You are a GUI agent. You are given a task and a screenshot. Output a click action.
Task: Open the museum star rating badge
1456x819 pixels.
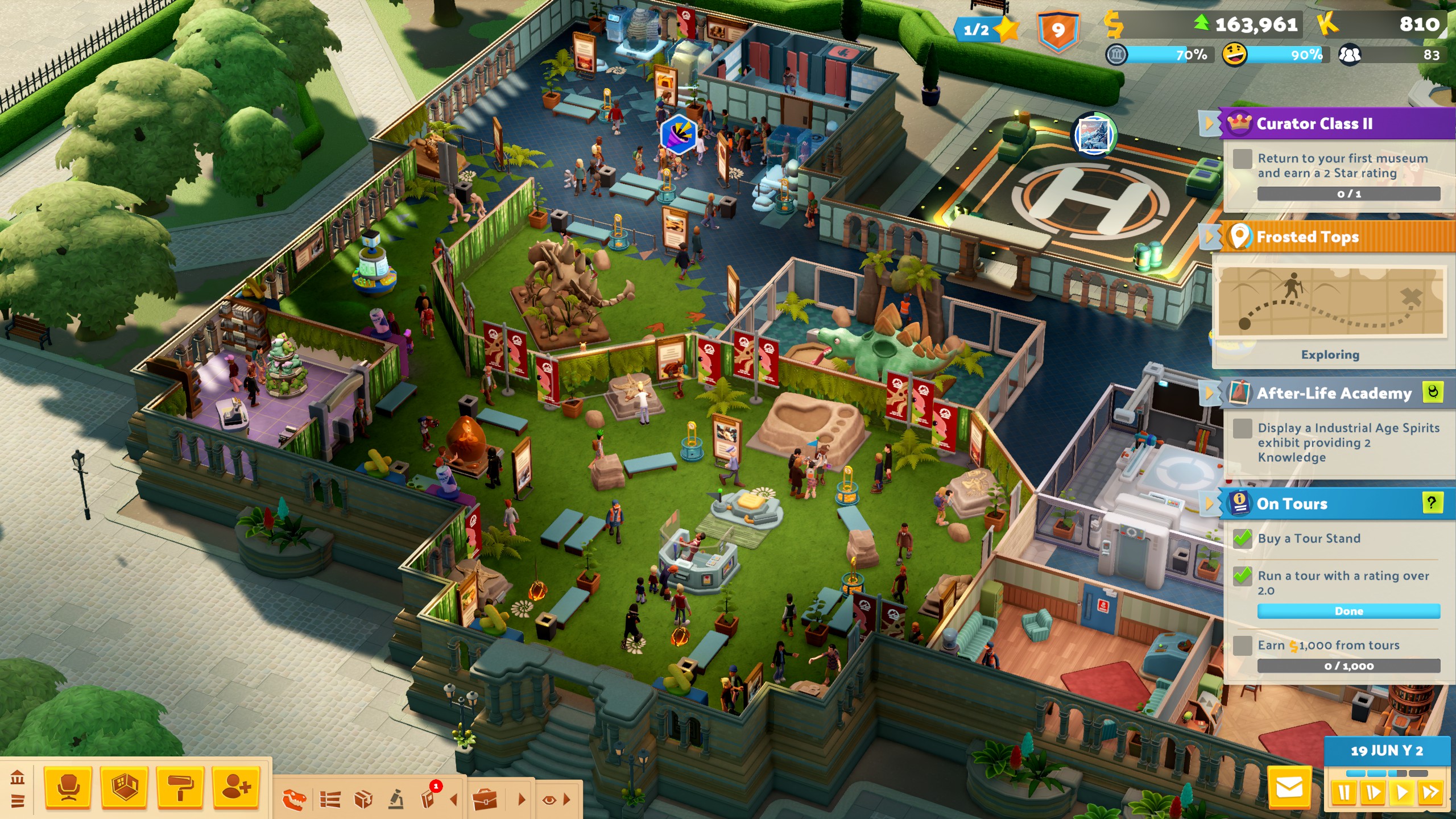coord(986,30)
